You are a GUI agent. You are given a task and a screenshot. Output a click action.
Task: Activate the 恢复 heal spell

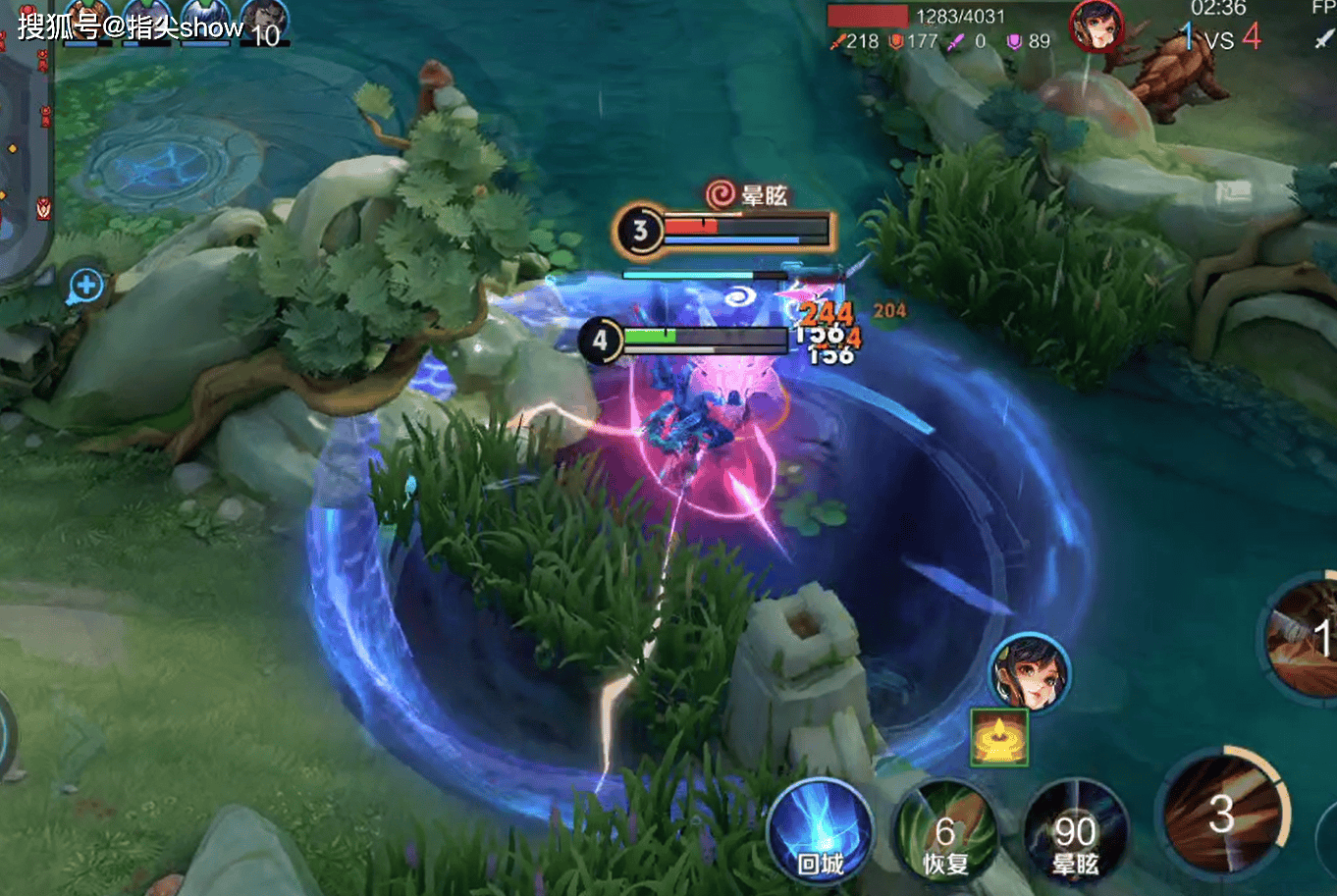pyautogui.click(x=945, y=835)
